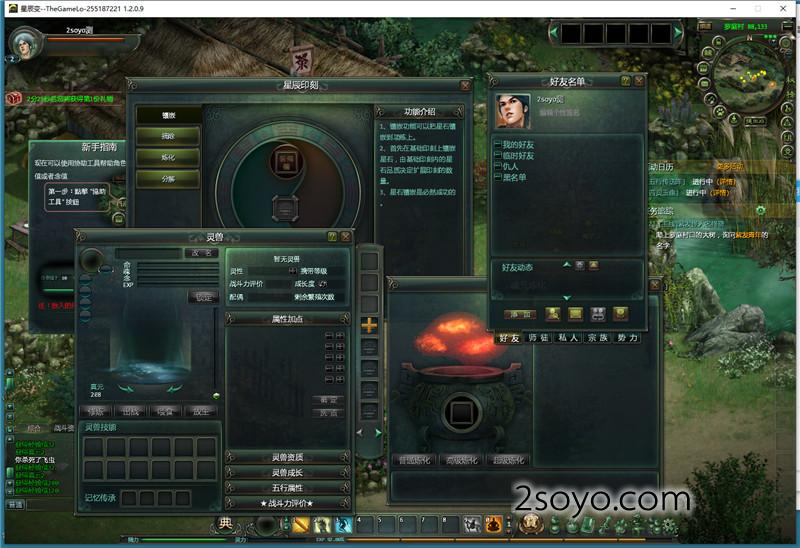
Task: Open the 宗族 clan tab
Action: coord(597,339)
